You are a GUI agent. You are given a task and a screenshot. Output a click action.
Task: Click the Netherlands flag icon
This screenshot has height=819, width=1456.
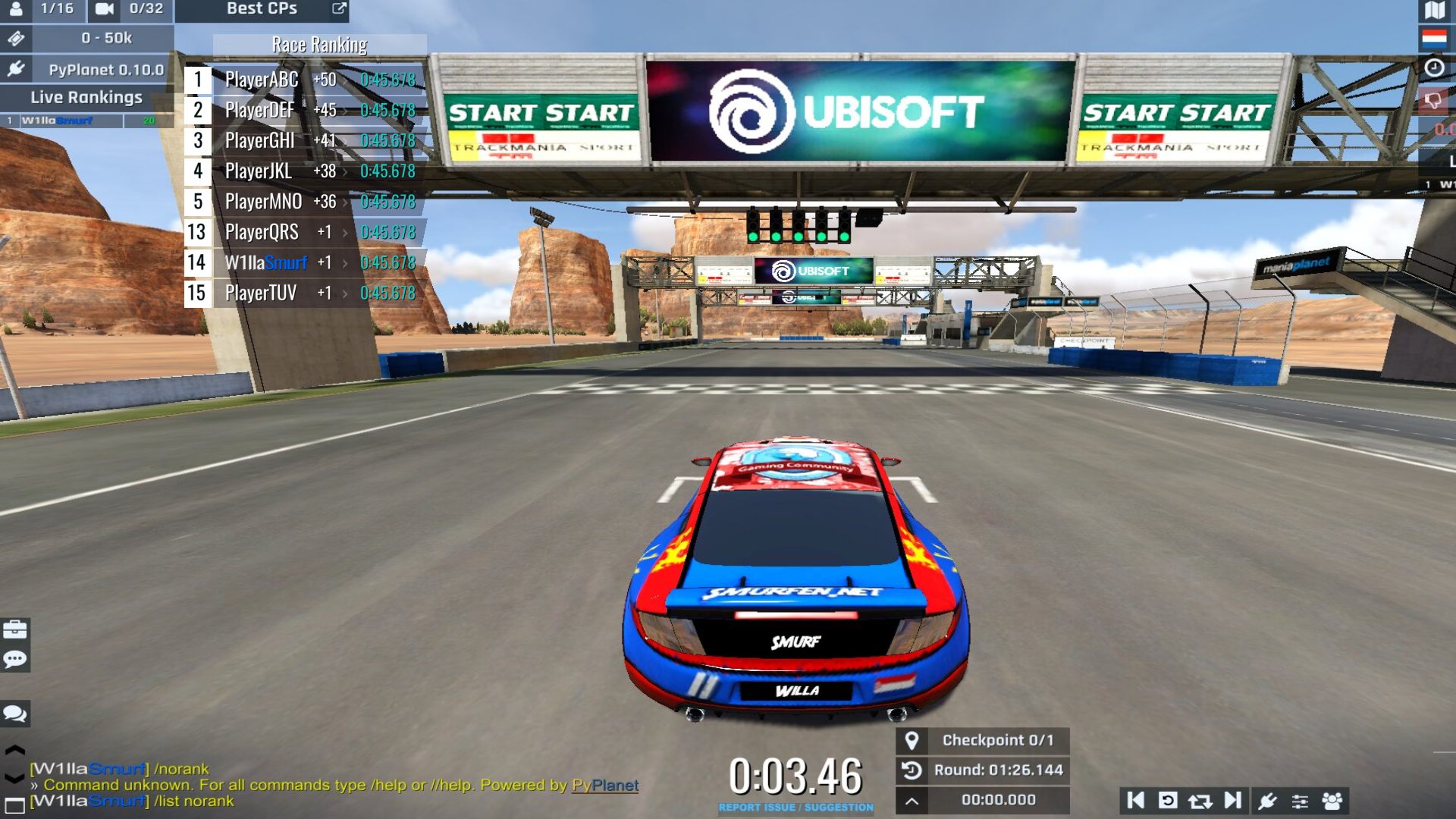(x=1434, y=38)
